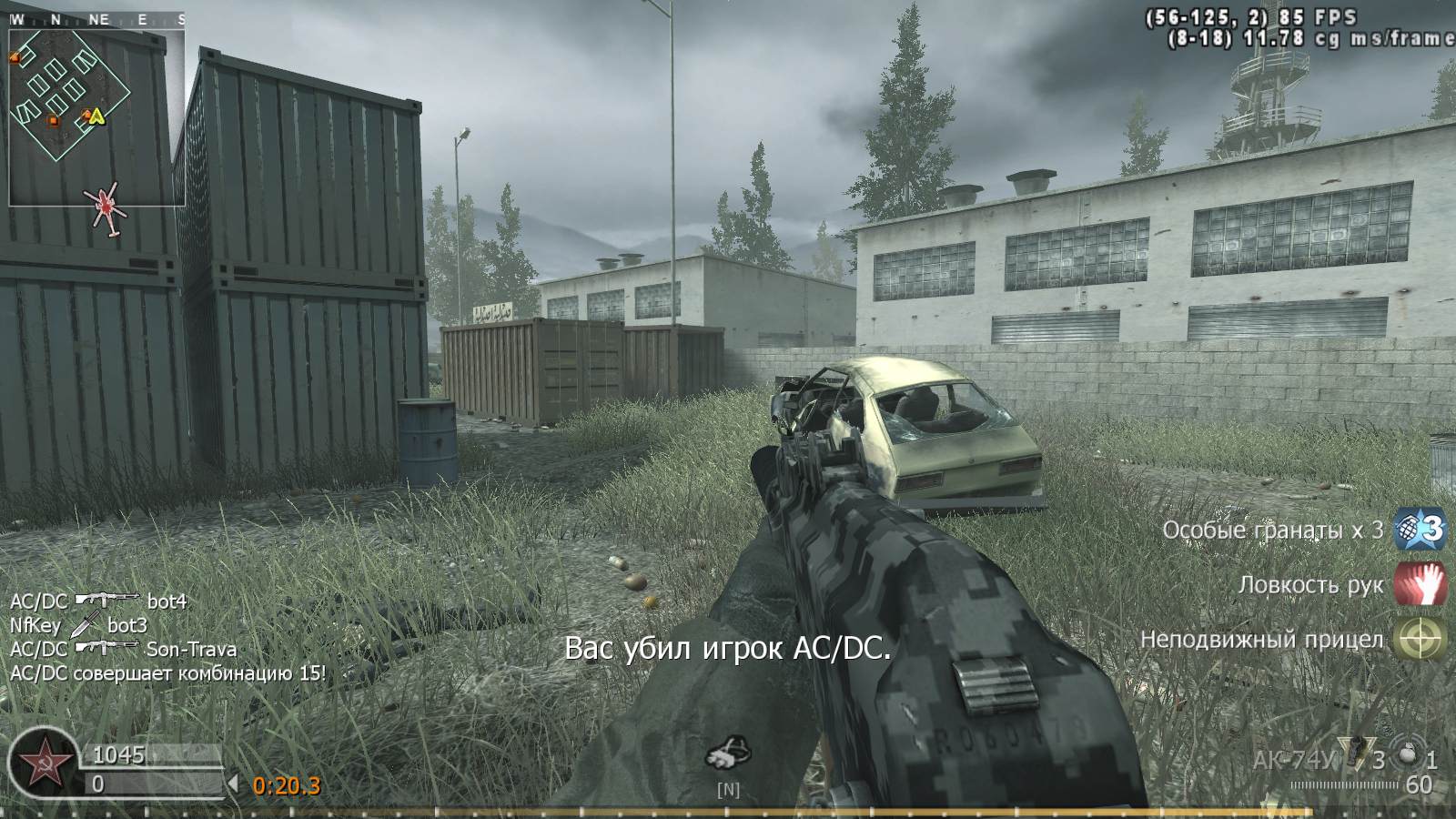The height and width of the screenshot is (819, 1456).
Task: Click the grenade danger indicator above the compass
Action: (x=728, y=751)
